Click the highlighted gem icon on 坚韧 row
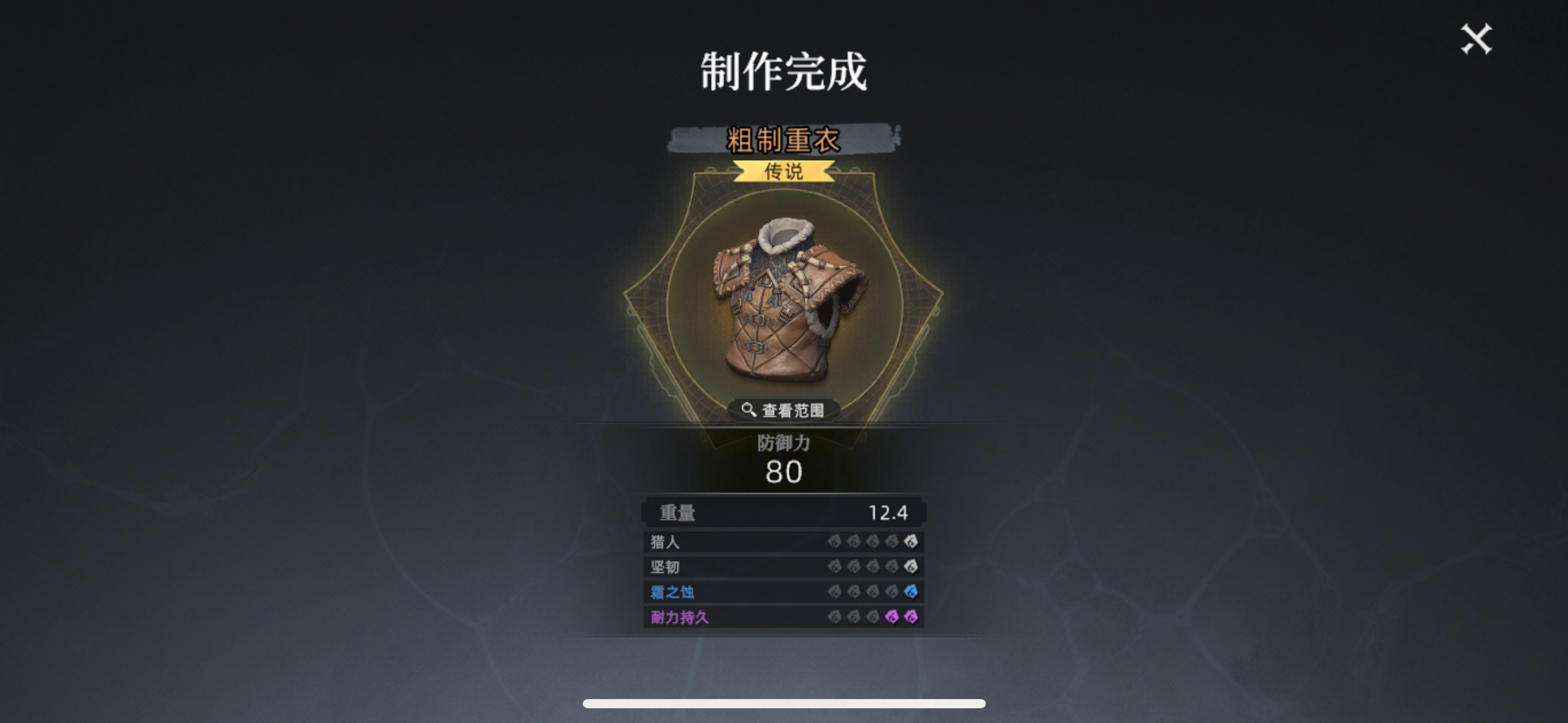 (912, 567)
